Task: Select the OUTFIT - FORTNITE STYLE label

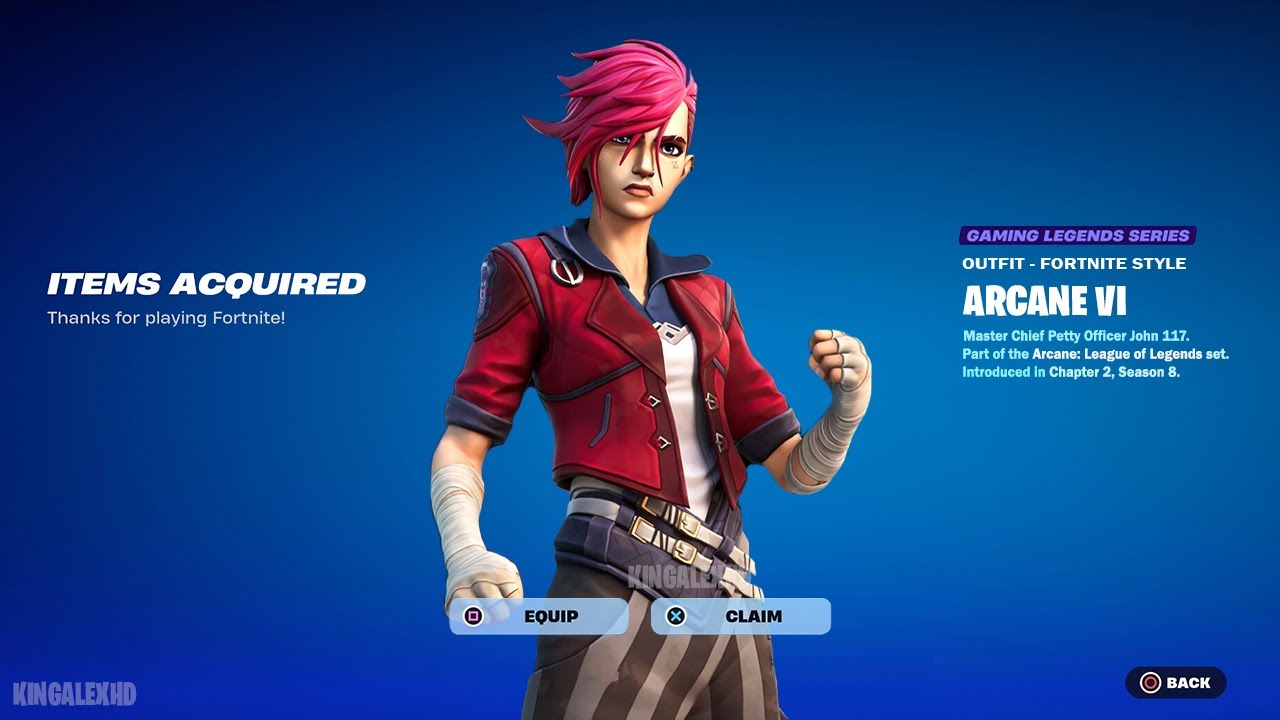Action: coord(1072,263)
